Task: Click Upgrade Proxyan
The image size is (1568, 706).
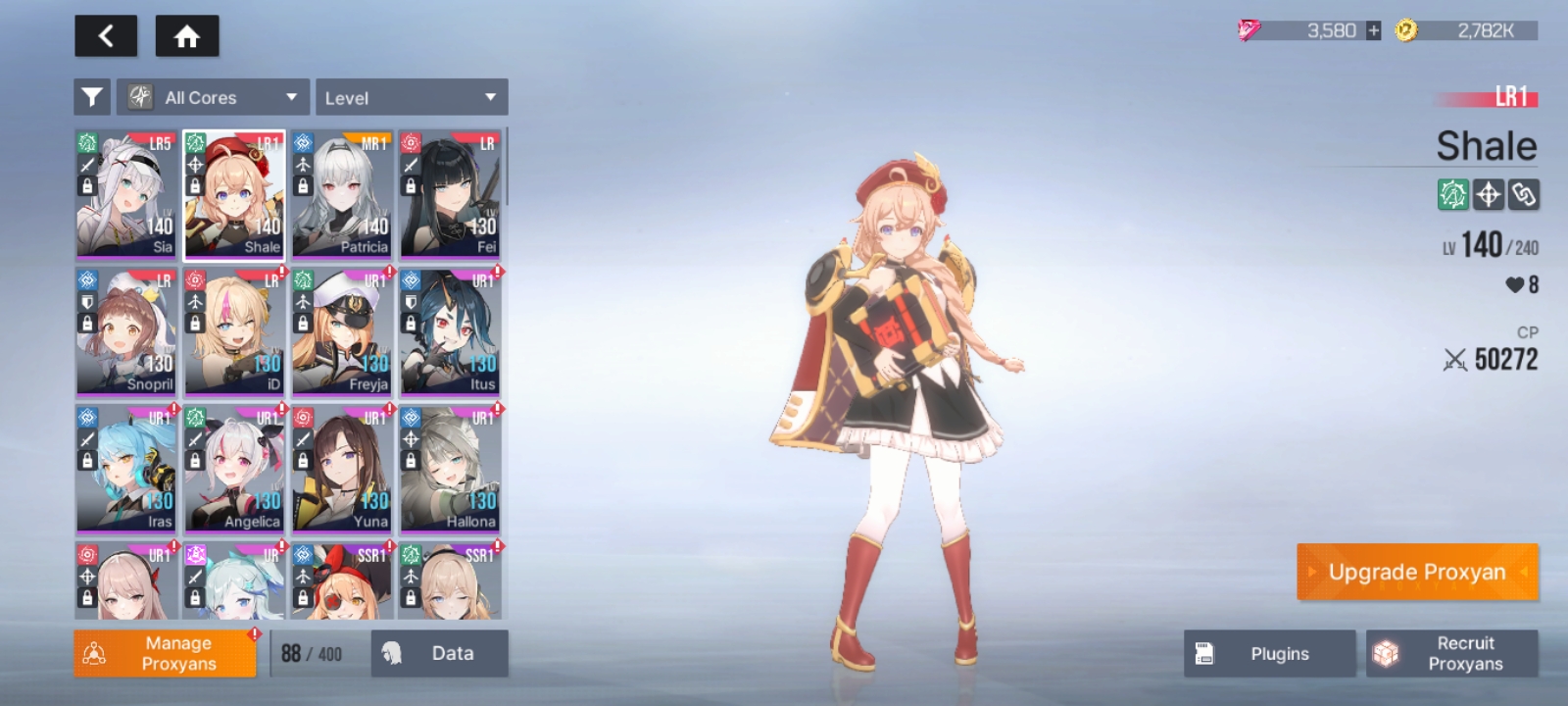Action: tap(1417, 572)
